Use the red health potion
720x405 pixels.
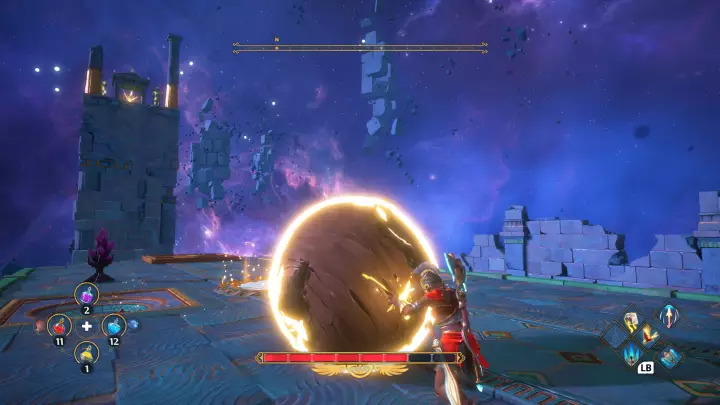pos(59,325)
